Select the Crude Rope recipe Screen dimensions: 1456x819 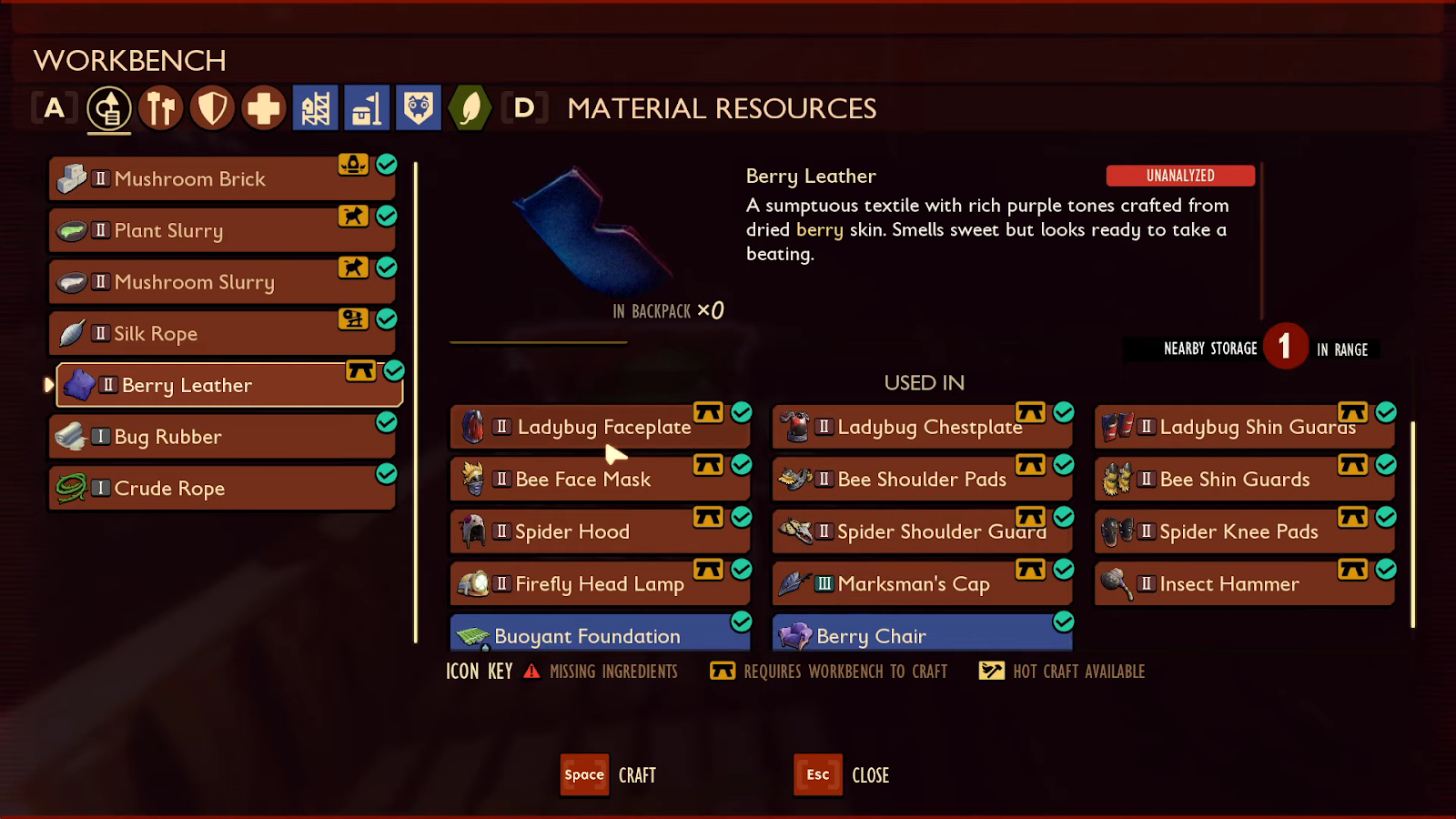pyautogui.click(x=221, y=489)
